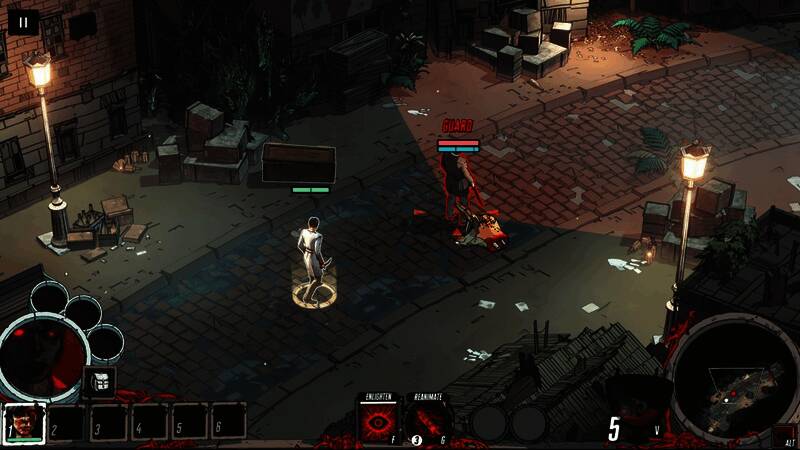Pause the game with the top-left button
Screen dimensions: 800x450
tap(22, 21)
